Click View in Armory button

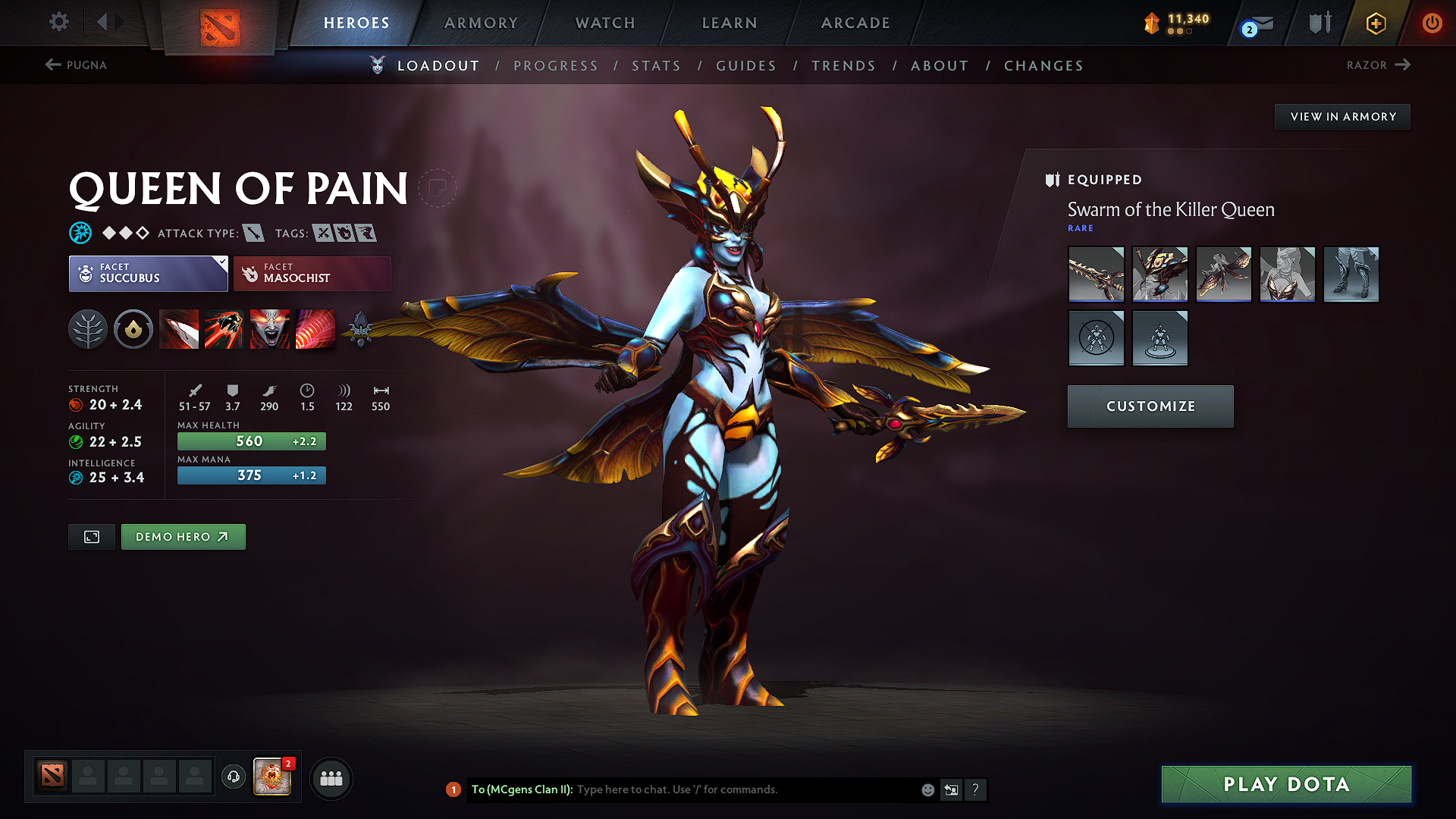click(1342, 117)
